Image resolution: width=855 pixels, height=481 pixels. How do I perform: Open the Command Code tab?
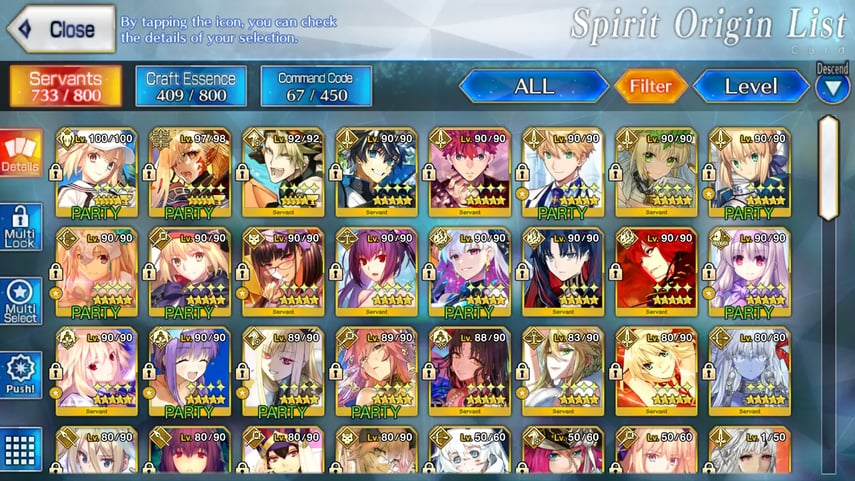pyautogui.click(x=316, y=86)
